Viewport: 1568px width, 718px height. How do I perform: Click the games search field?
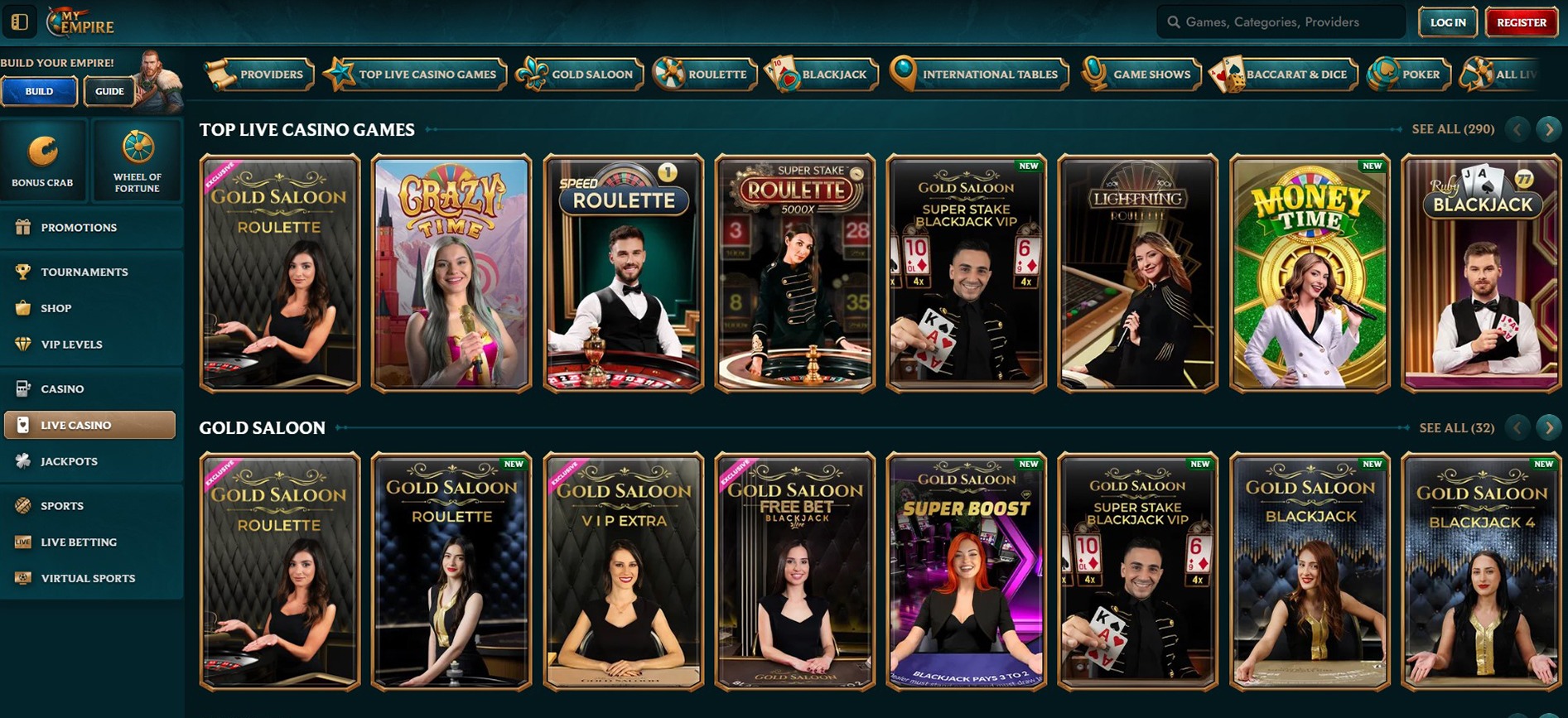pos(1280,22)
